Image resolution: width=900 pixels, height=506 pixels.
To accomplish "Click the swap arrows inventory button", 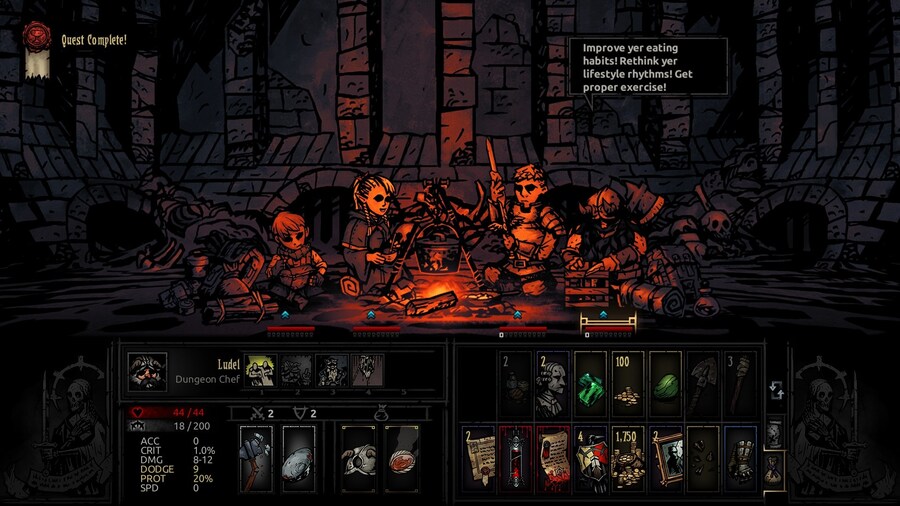I will pos(774,390).
